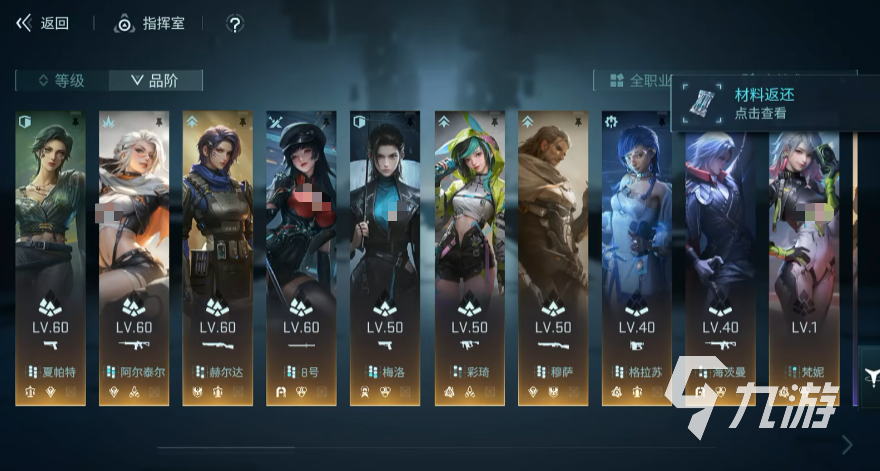The width and height of the screenshot is (880, 471).
Task: Sort characters by 品阶 rank
Action: (x=155, y=80)
